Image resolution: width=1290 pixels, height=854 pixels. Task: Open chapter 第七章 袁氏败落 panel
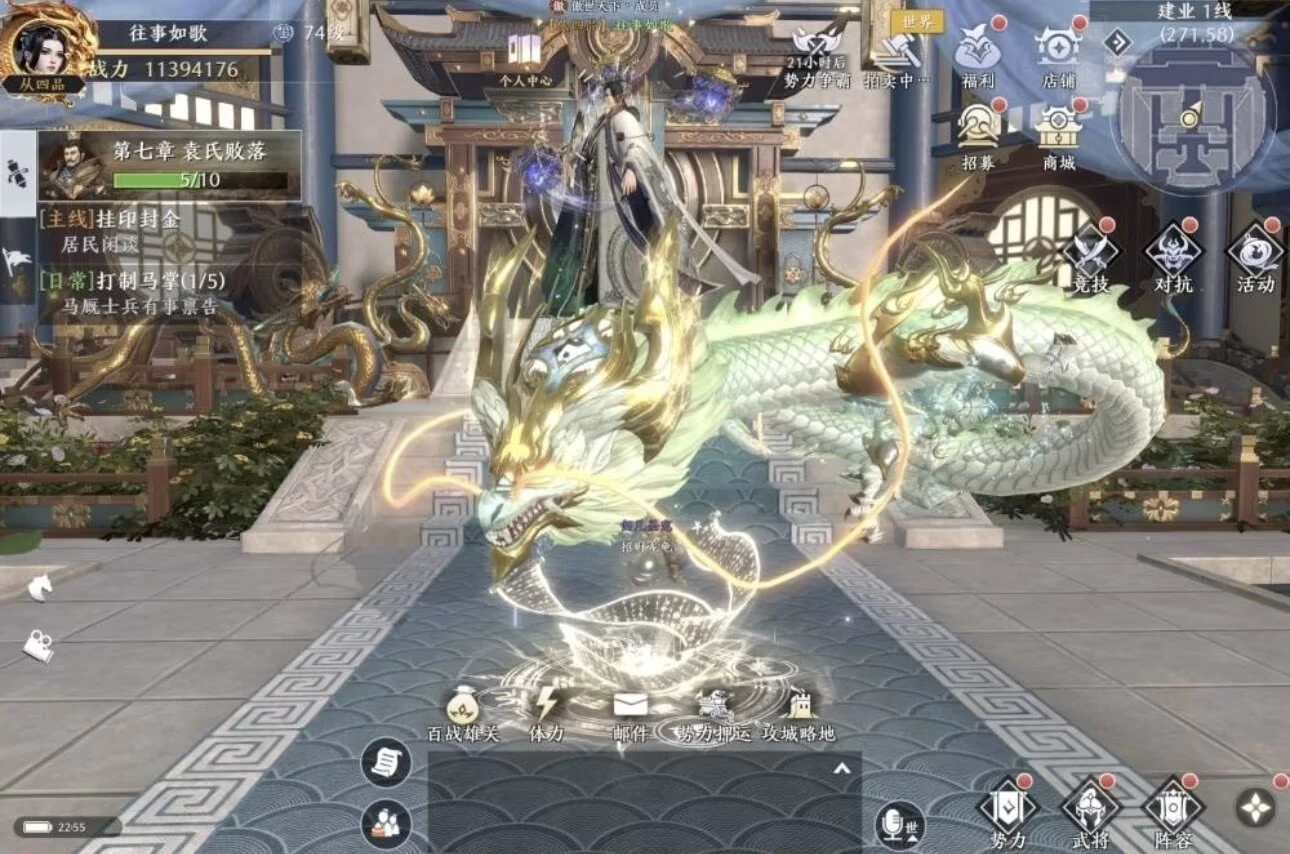170,165
